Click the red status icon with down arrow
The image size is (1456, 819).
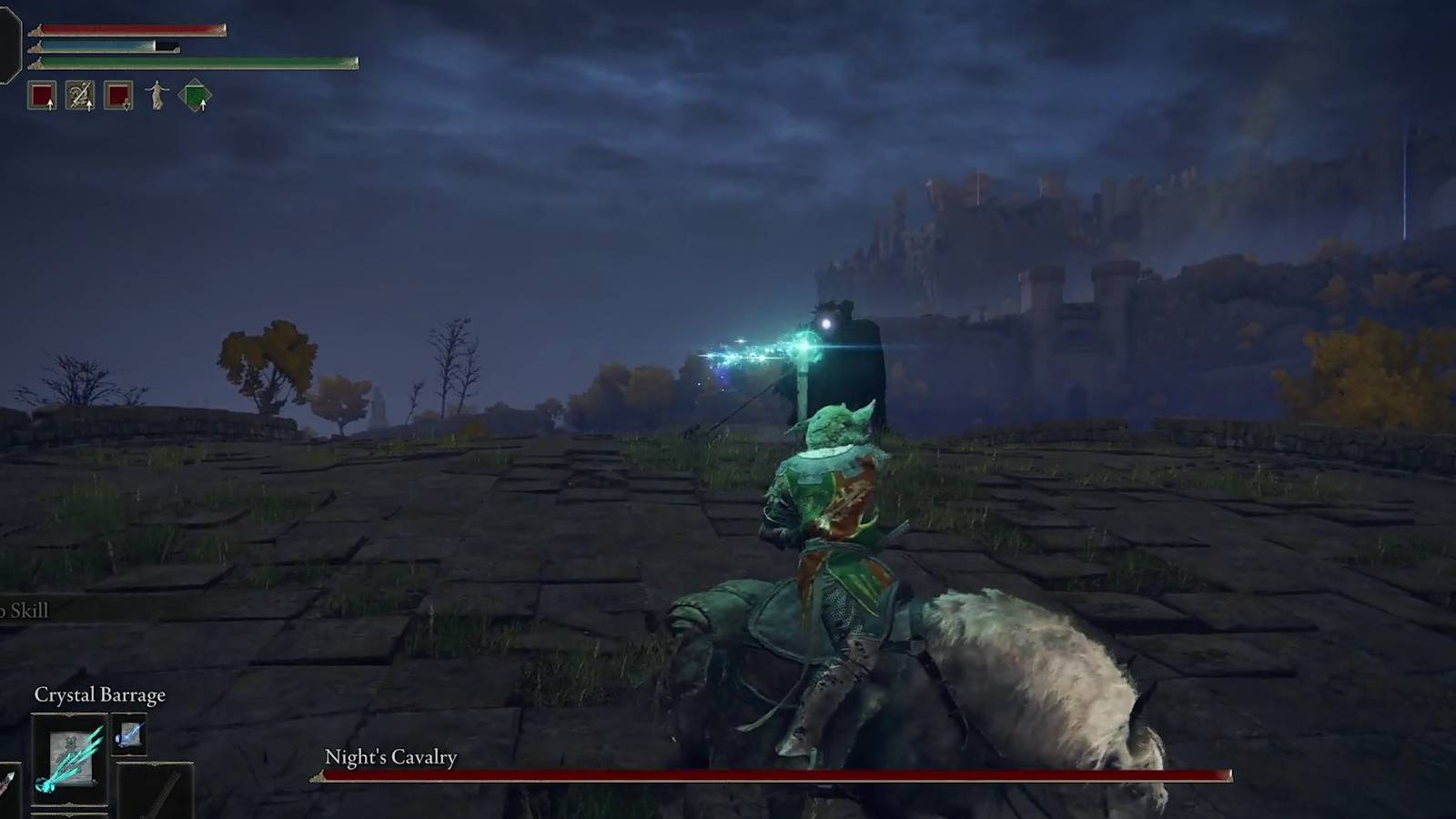tap(117, 94)
